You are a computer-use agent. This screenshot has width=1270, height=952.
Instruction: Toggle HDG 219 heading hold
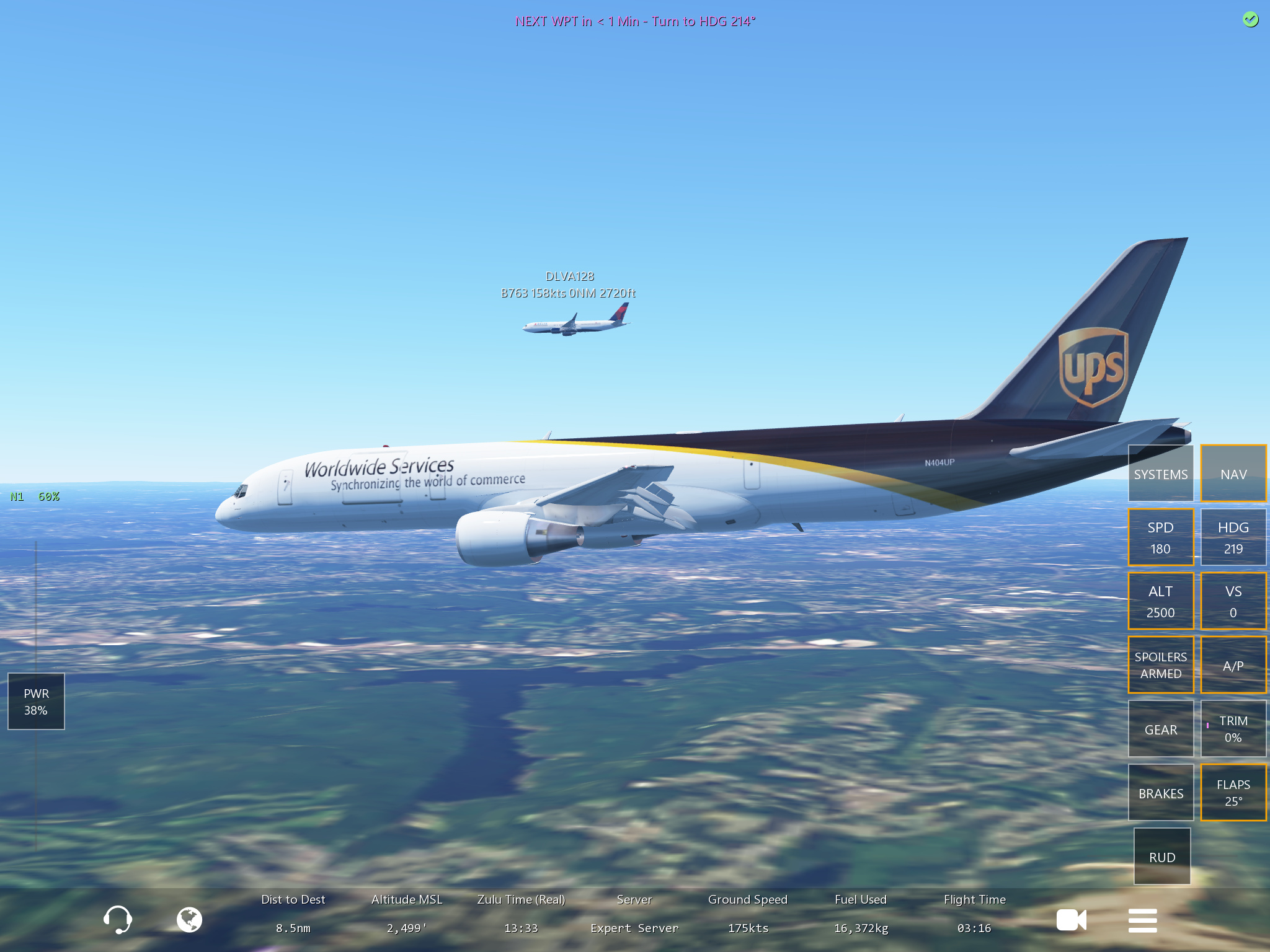pos(1233,537)
